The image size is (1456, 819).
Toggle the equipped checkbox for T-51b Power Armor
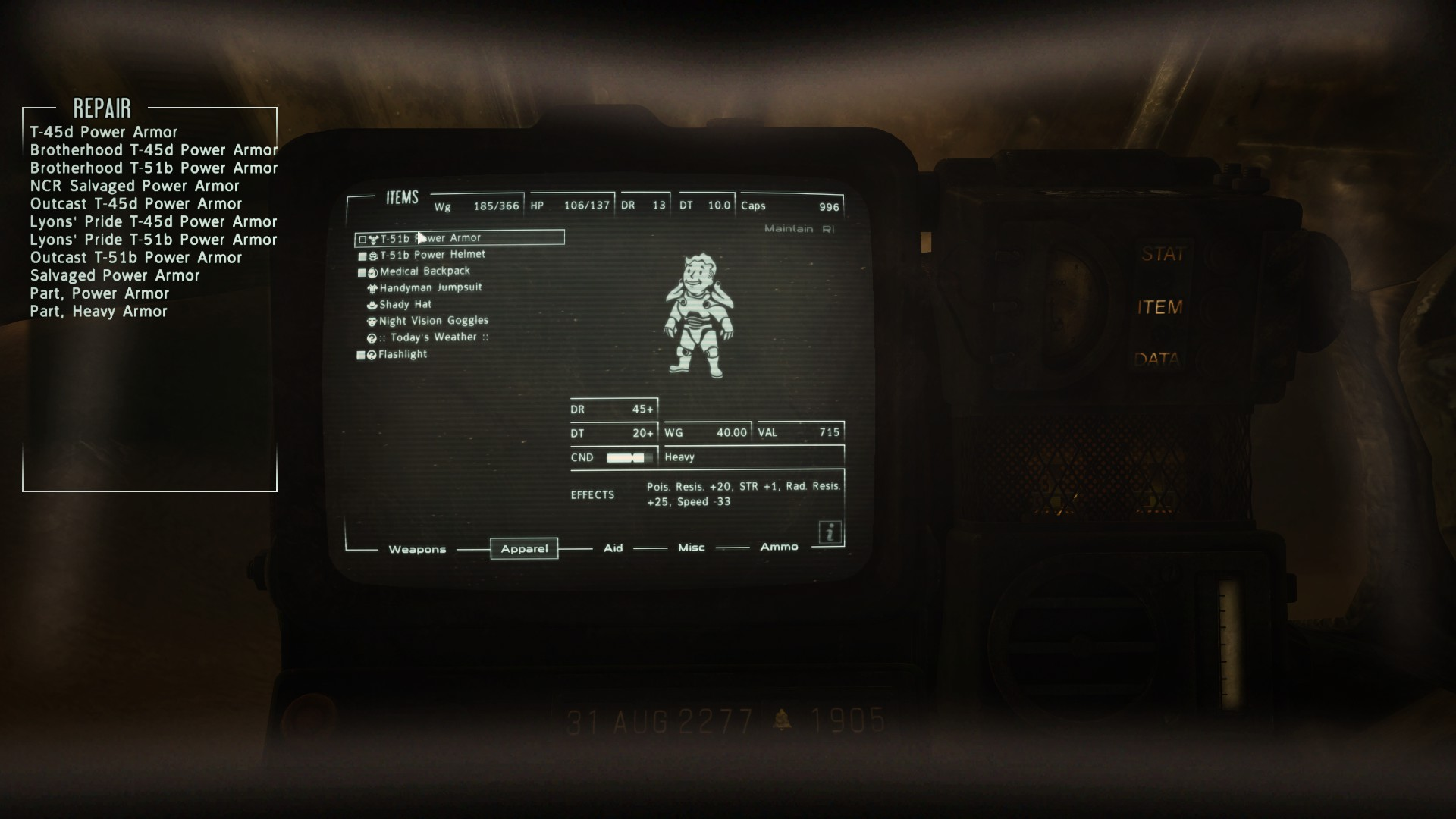point(362,237)
